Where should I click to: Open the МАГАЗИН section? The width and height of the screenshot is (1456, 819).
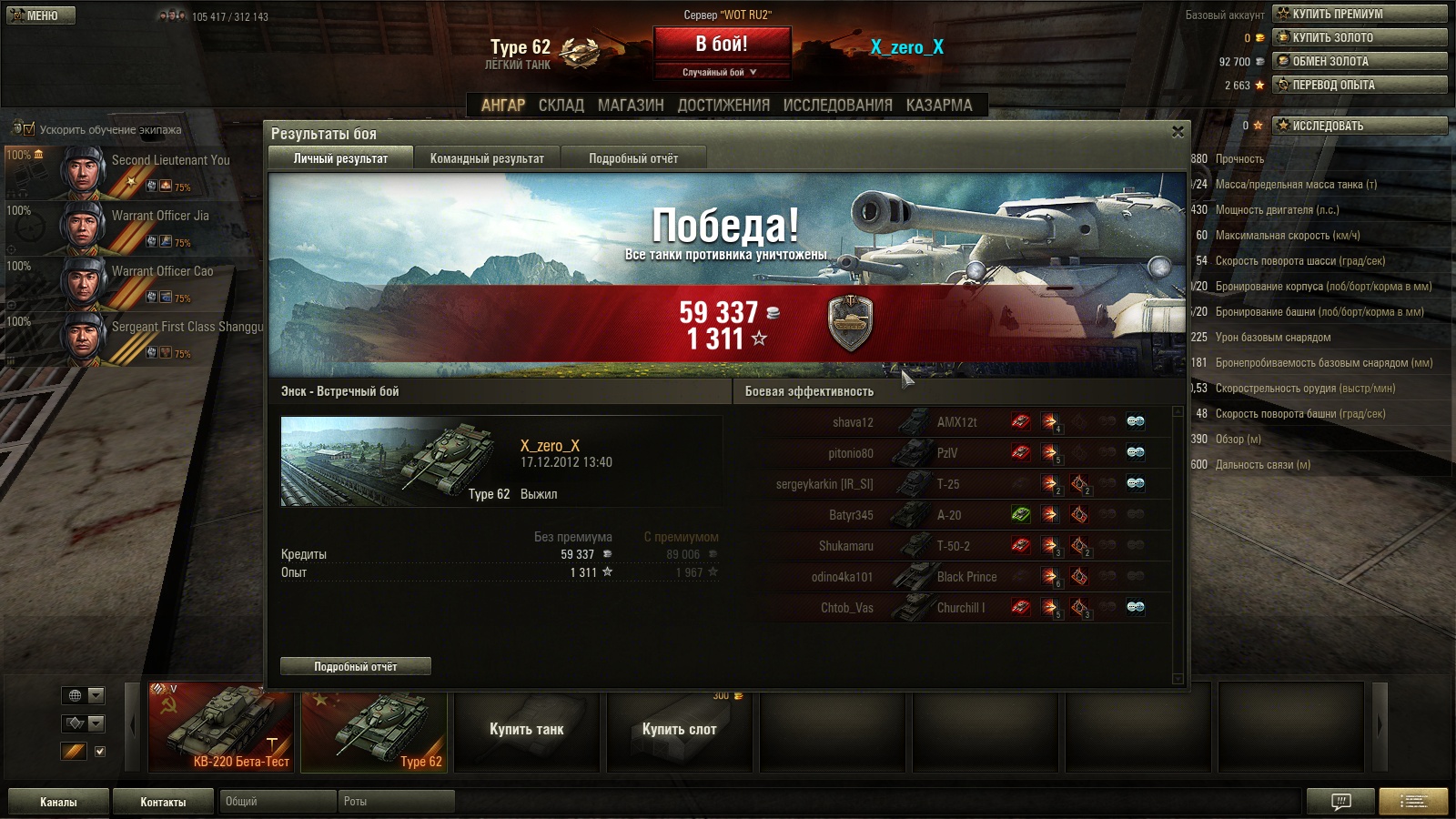(x=631, y=106)
